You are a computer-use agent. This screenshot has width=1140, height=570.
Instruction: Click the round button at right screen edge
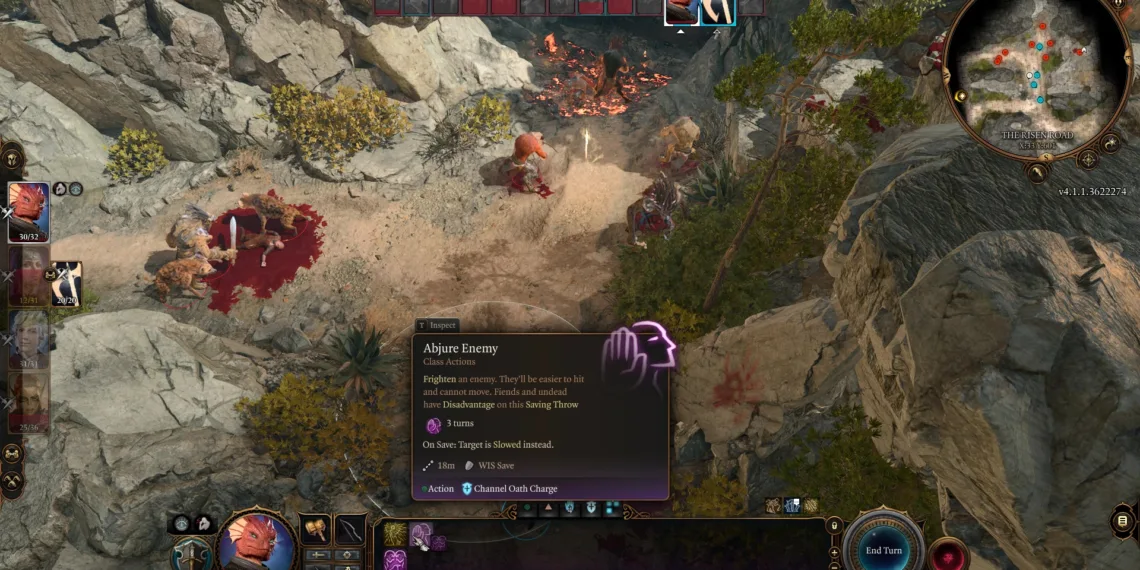[1122, 521]
